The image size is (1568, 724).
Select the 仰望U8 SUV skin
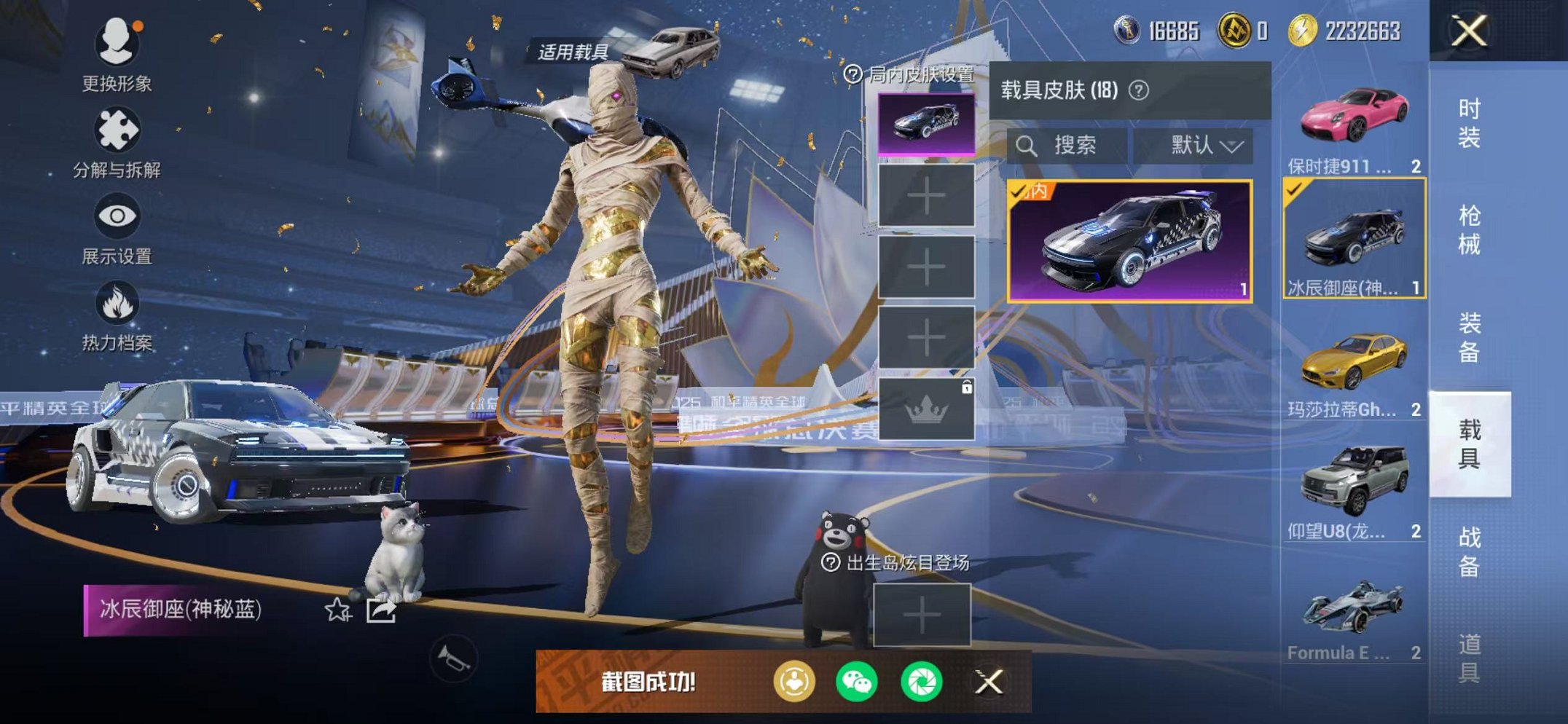click(x=1354, y=489)
